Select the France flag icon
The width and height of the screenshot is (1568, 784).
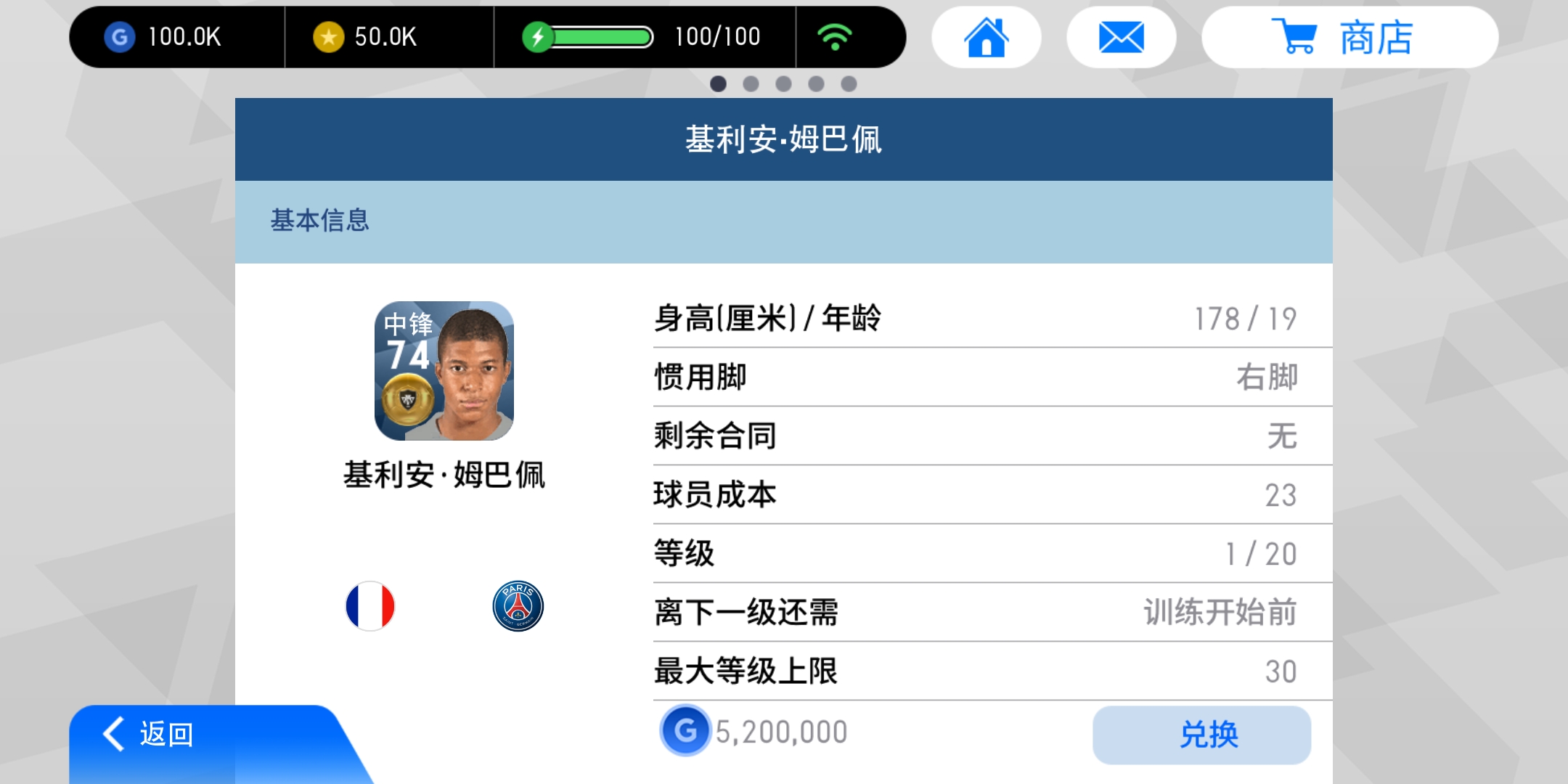coord(370,605)
